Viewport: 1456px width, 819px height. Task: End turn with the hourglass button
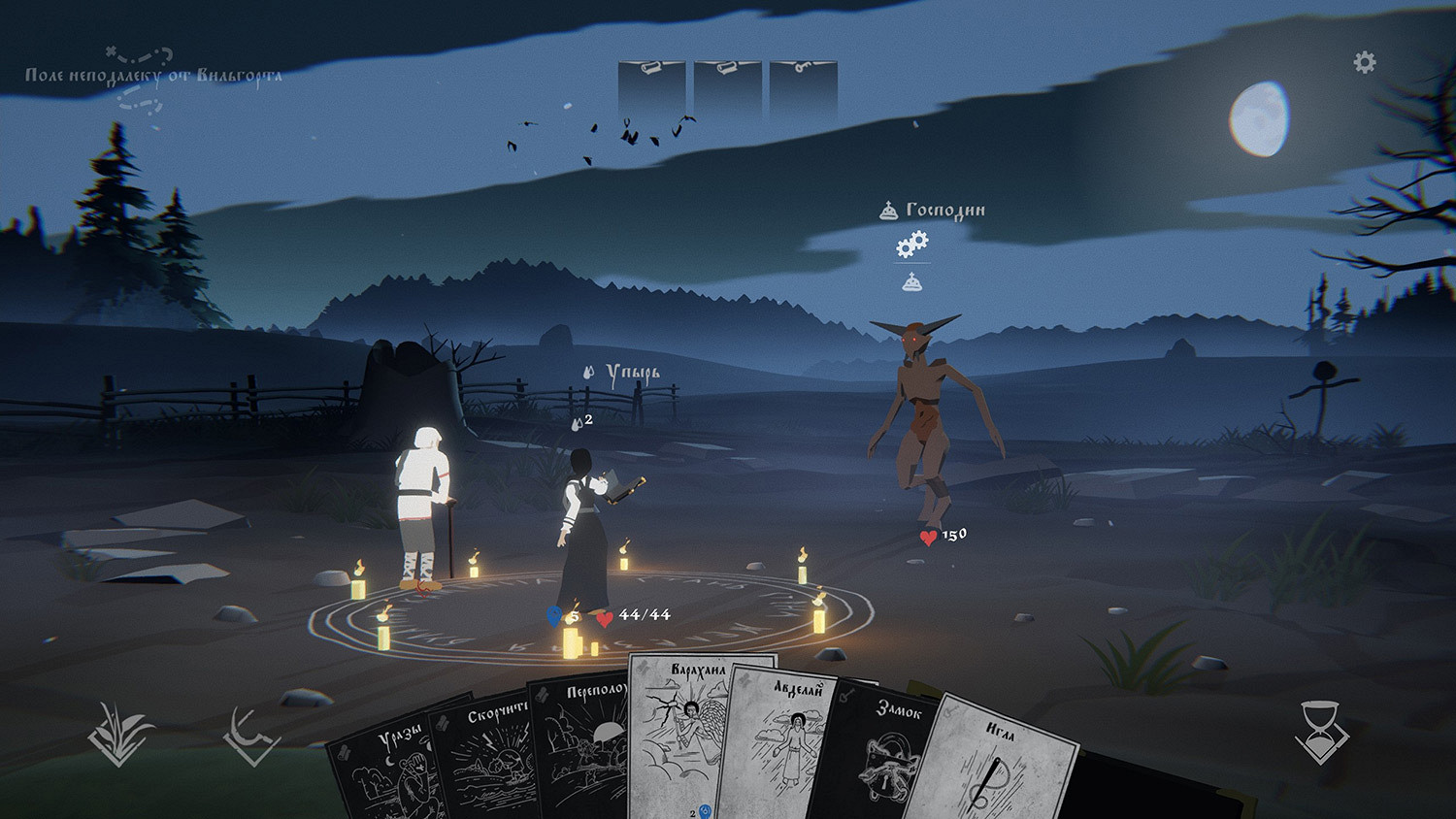pos(1320,733)
